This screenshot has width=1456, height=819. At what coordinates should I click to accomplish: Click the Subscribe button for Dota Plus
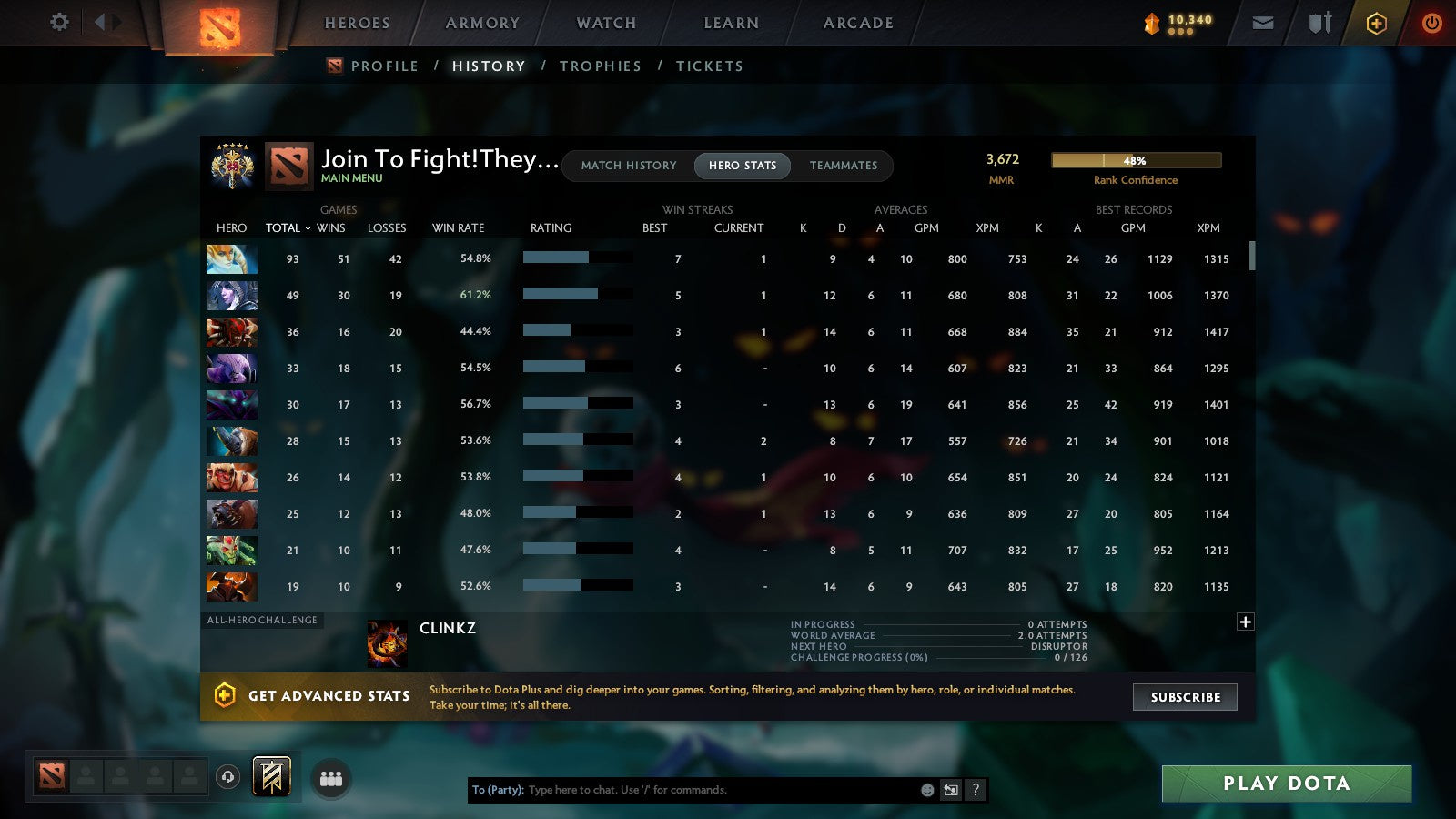tap(1184, 697)
